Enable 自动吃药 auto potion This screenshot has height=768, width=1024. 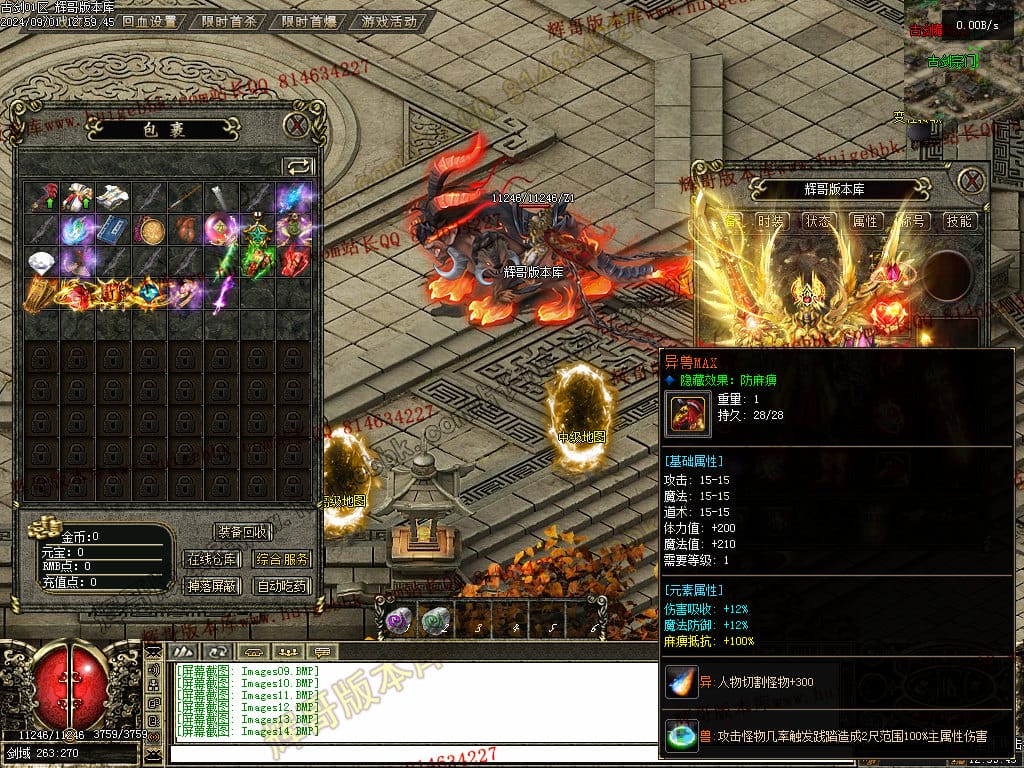coord(281,586)
